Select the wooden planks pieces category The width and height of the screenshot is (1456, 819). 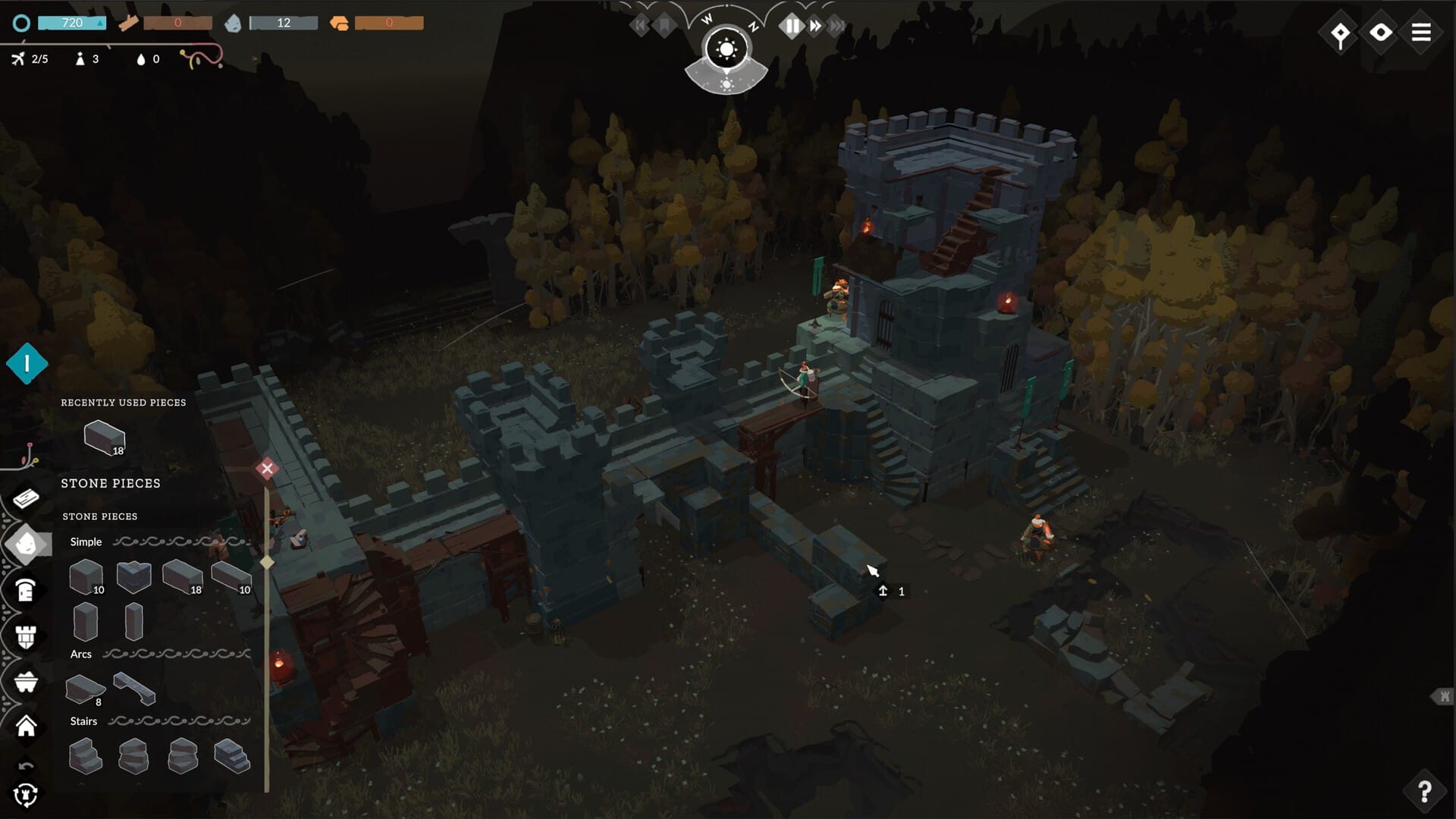25,497
